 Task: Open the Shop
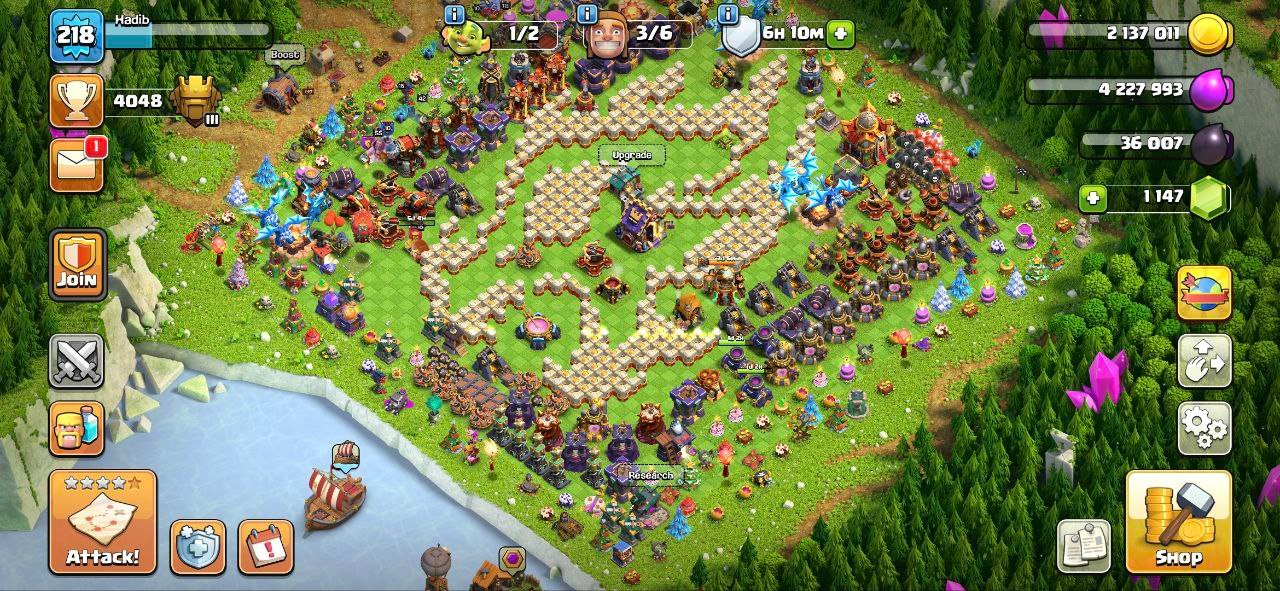1178,522
